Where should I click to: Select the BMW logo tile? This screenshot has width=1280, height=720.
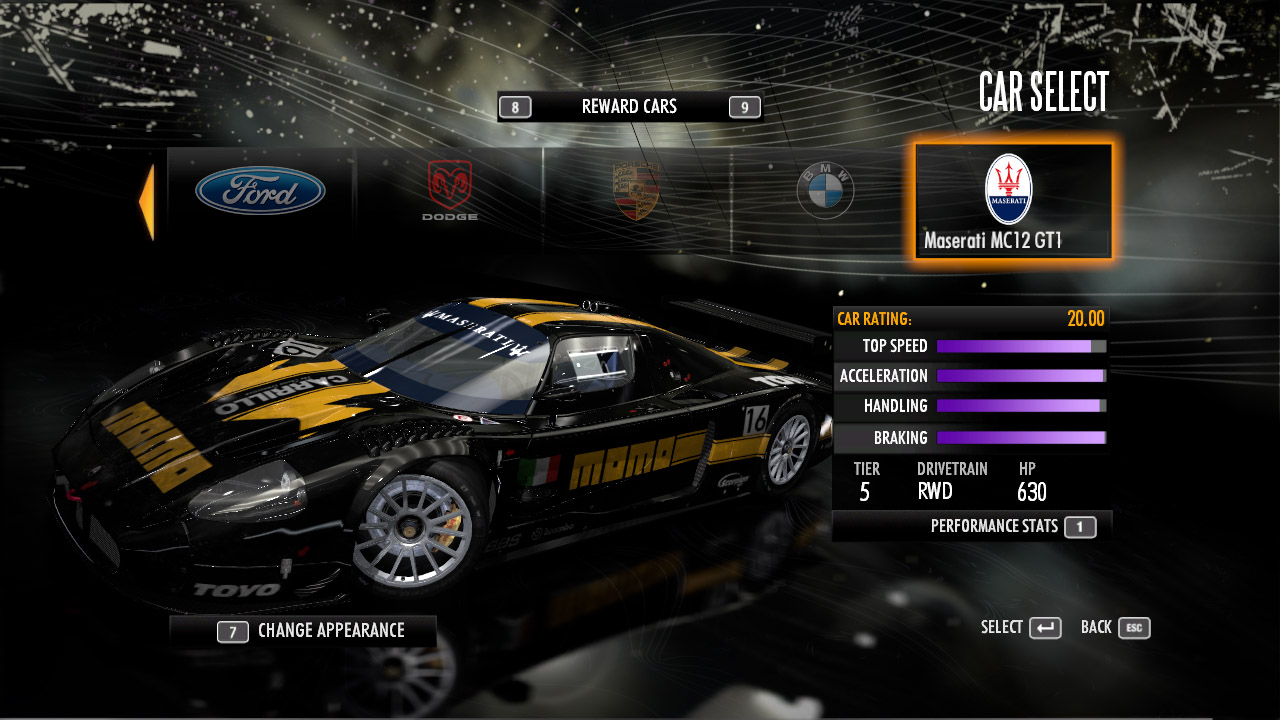click(825, 190)
